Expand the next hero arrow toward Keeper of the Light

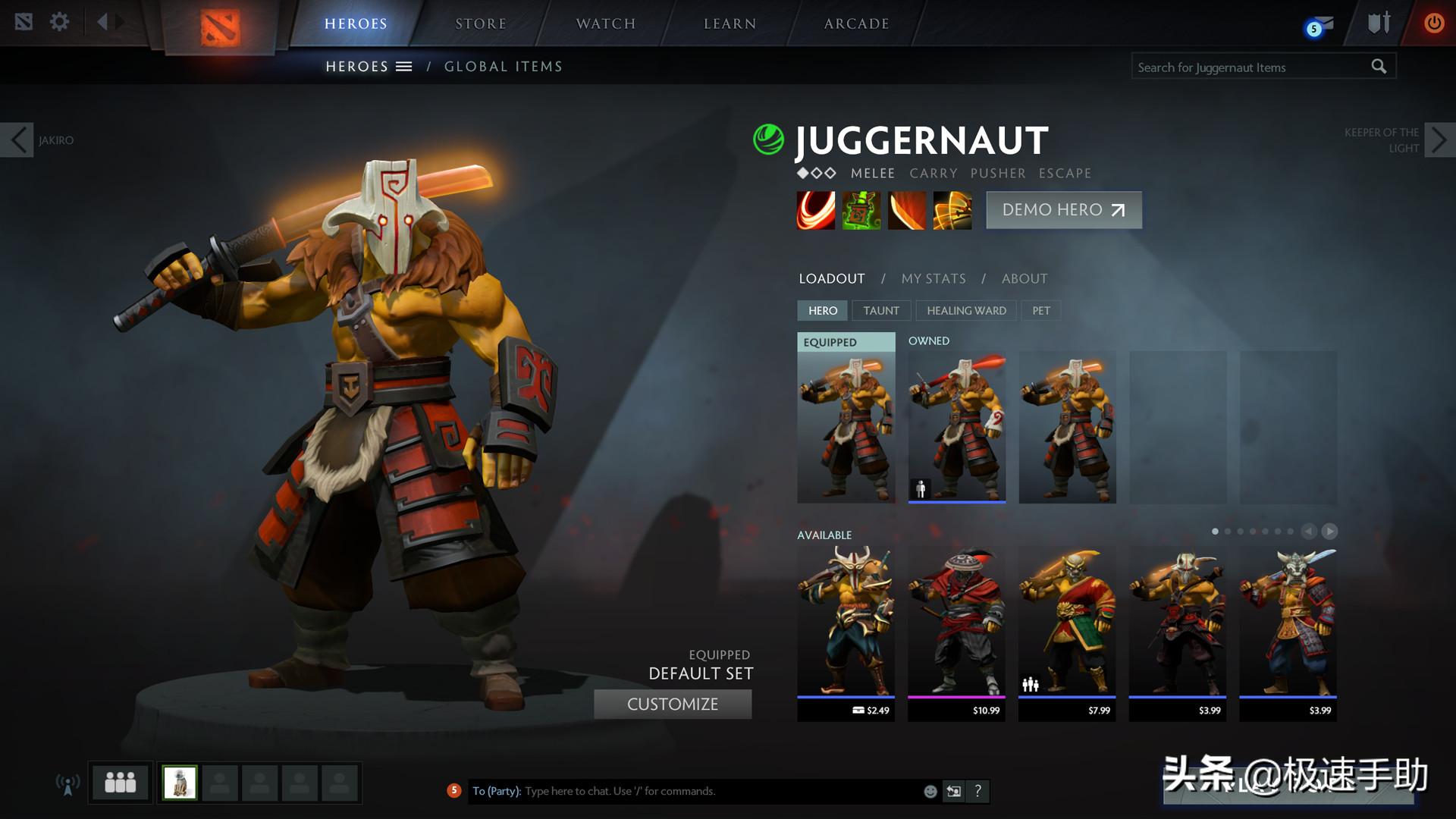coord(1439,140)
